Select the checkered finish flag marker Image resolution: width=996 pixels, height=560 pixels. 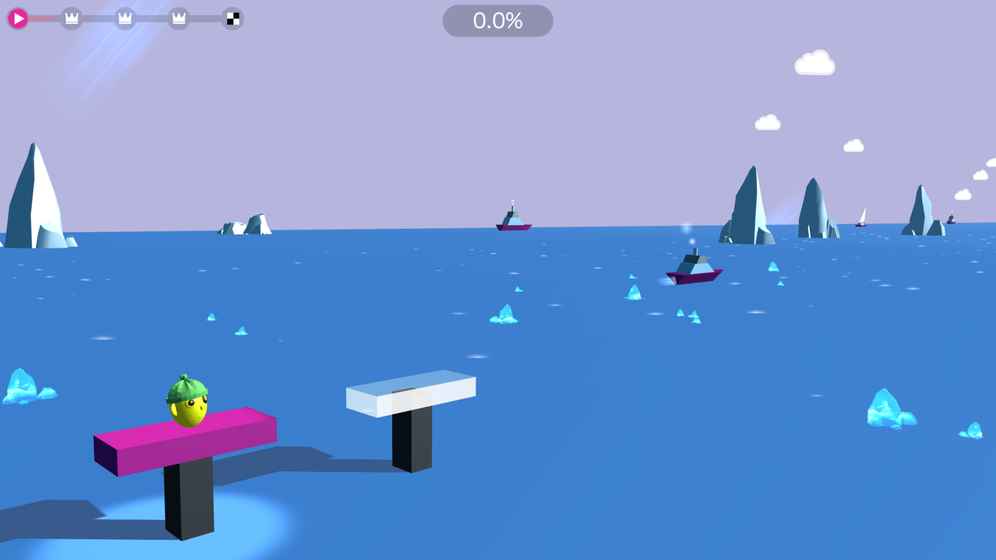tap(232, 18)
